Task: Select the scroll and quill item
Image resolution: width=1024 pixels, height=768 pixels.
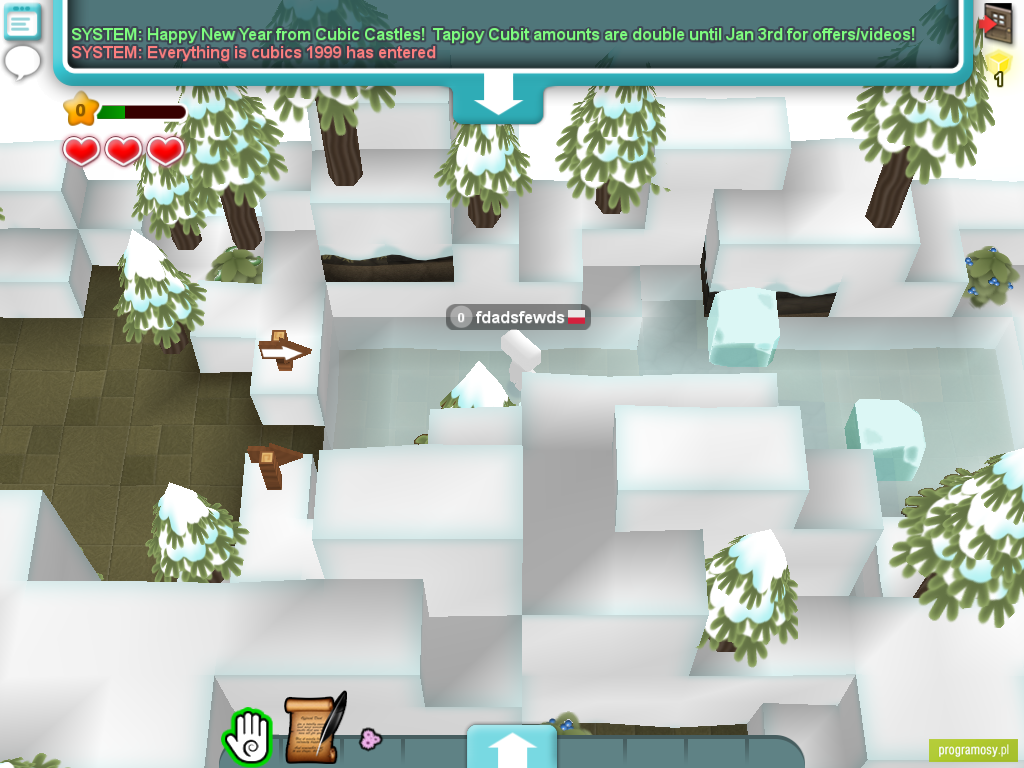Action: coord(315,728)
